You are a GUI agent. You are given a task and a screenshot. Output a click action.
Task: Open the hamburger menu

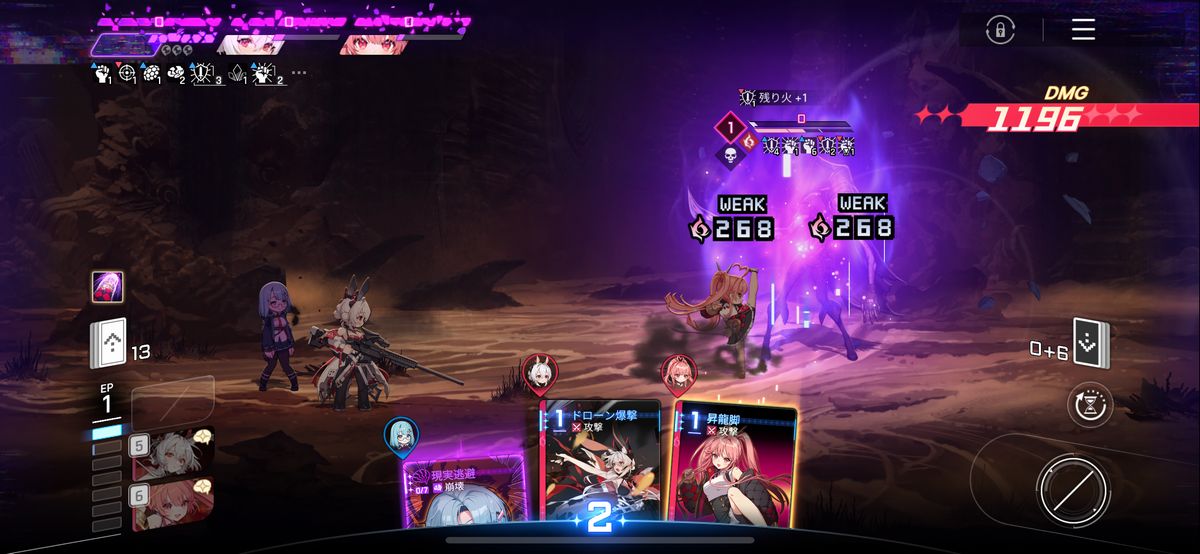(x=1083, y=30)
